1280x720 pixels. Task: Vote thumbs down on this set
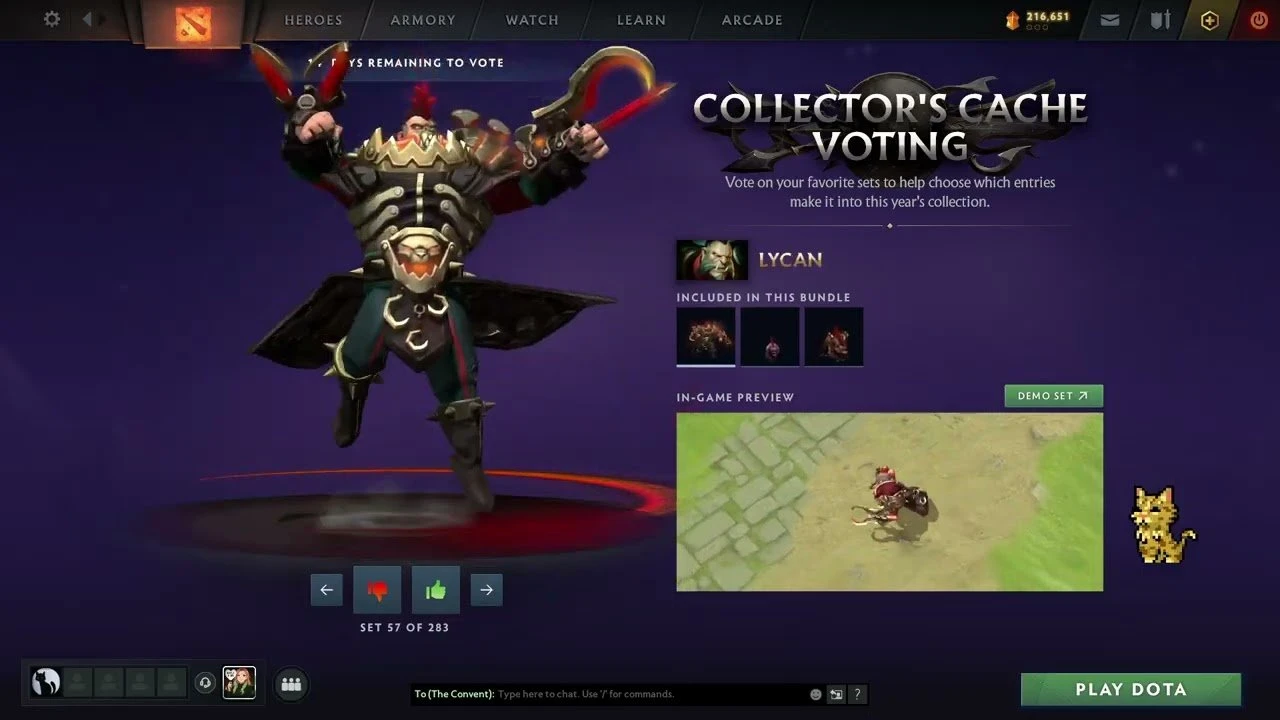[377, 590]
